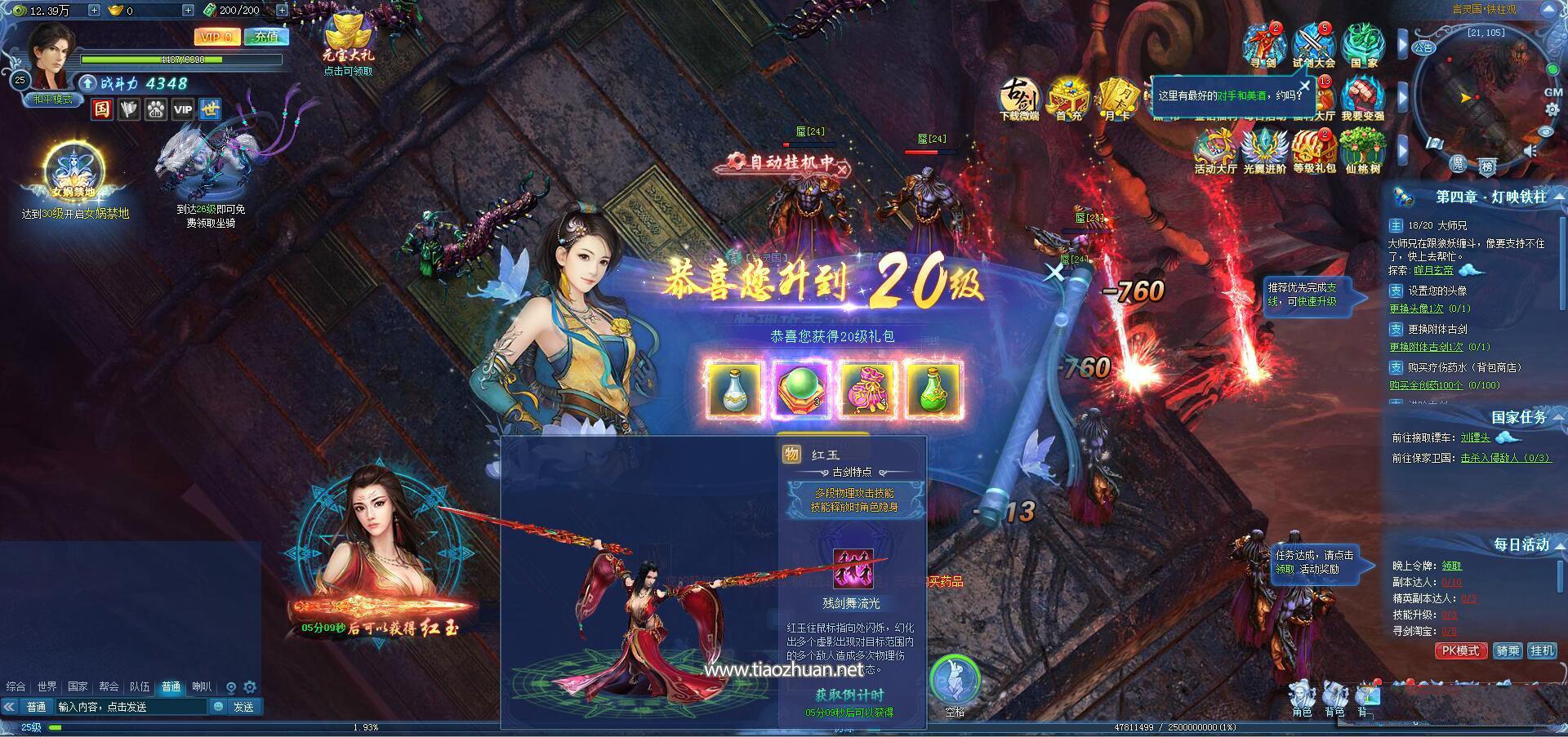Open the 活动大厅 activity hall

click(x=1215, y=151)
